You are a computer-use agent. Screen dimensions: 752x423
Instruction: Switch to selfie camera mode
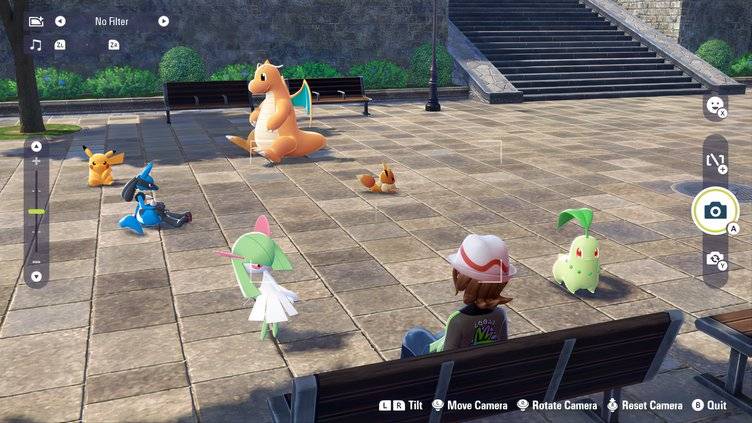[x=715, y=259]
